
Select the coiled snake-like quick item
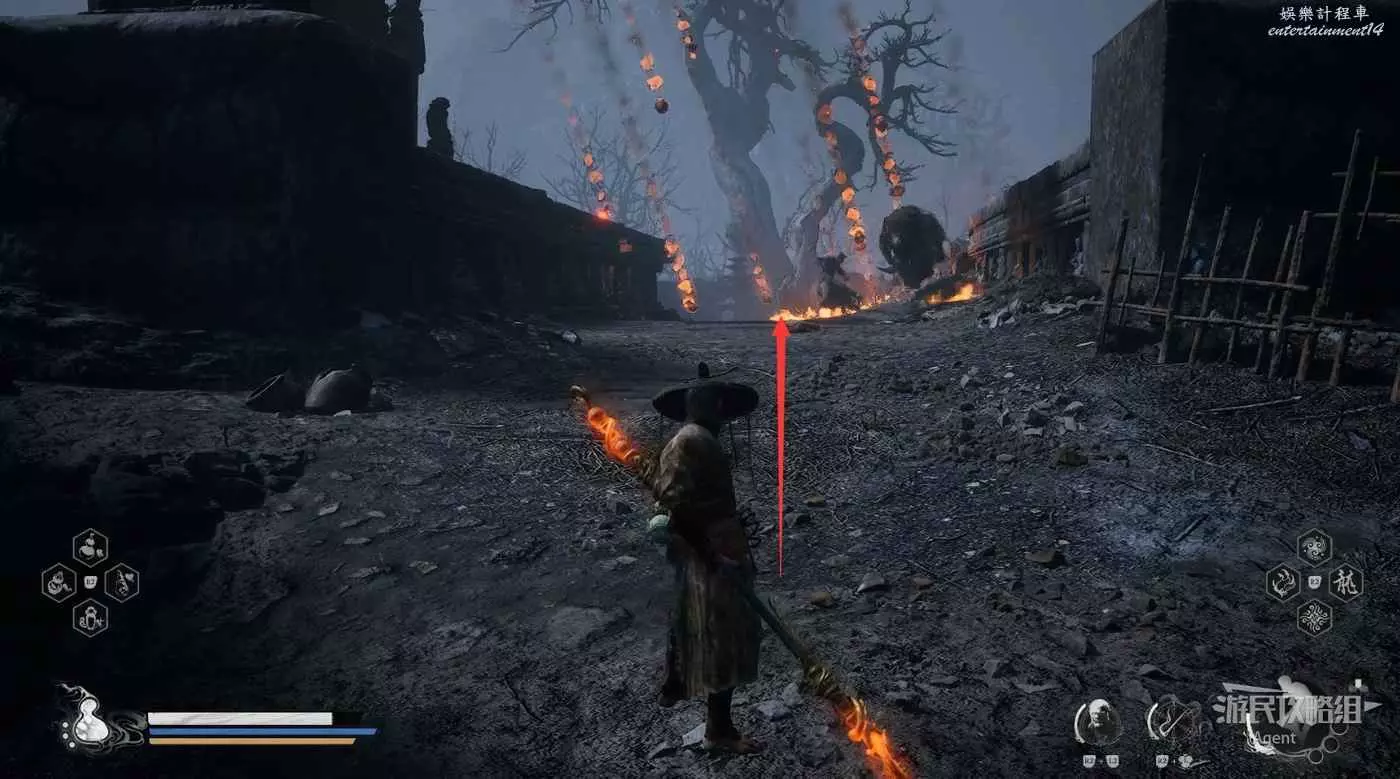pos(58,582)
